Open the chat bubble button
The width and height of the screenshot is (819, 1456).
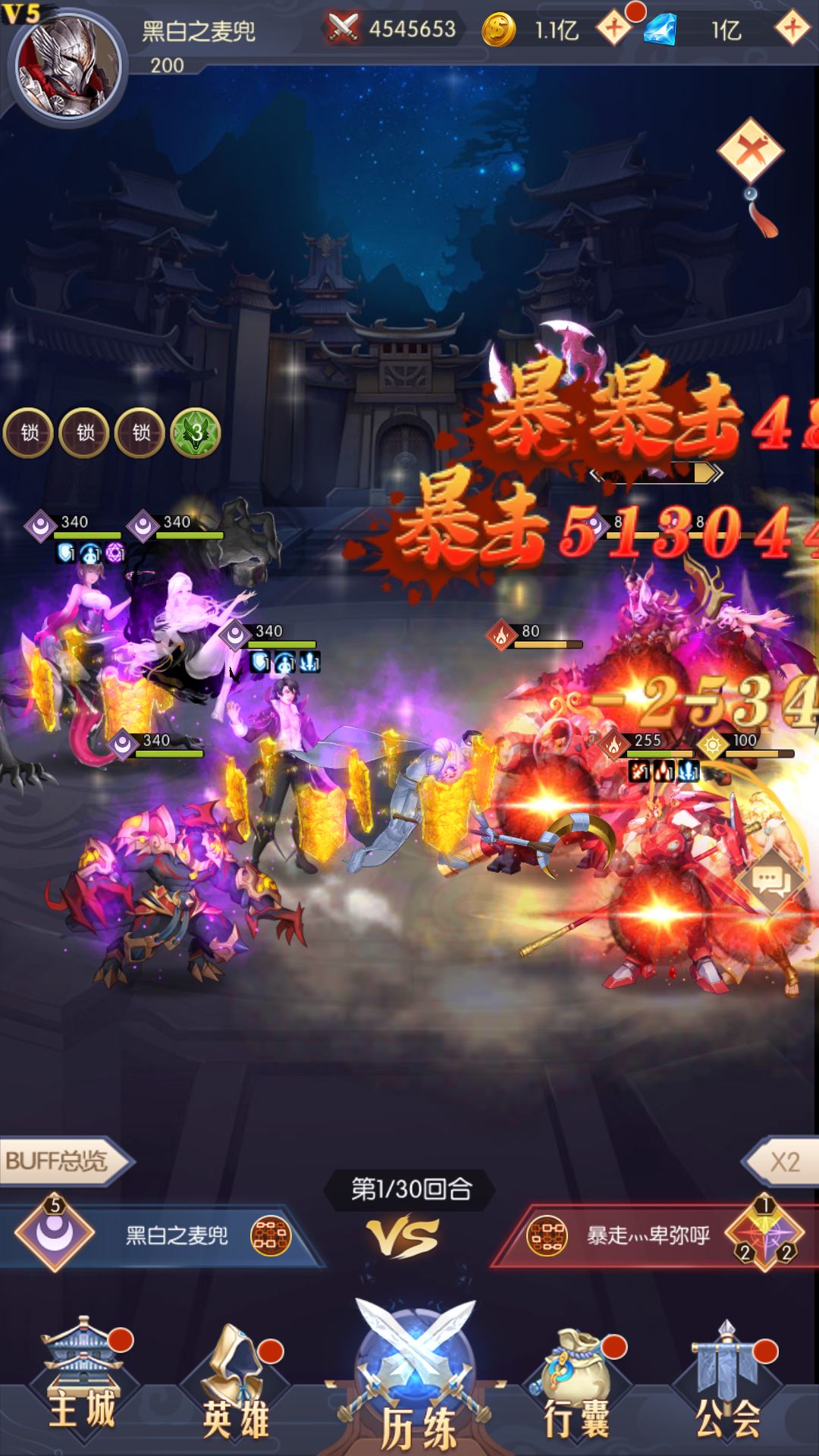tap(772, 881)
